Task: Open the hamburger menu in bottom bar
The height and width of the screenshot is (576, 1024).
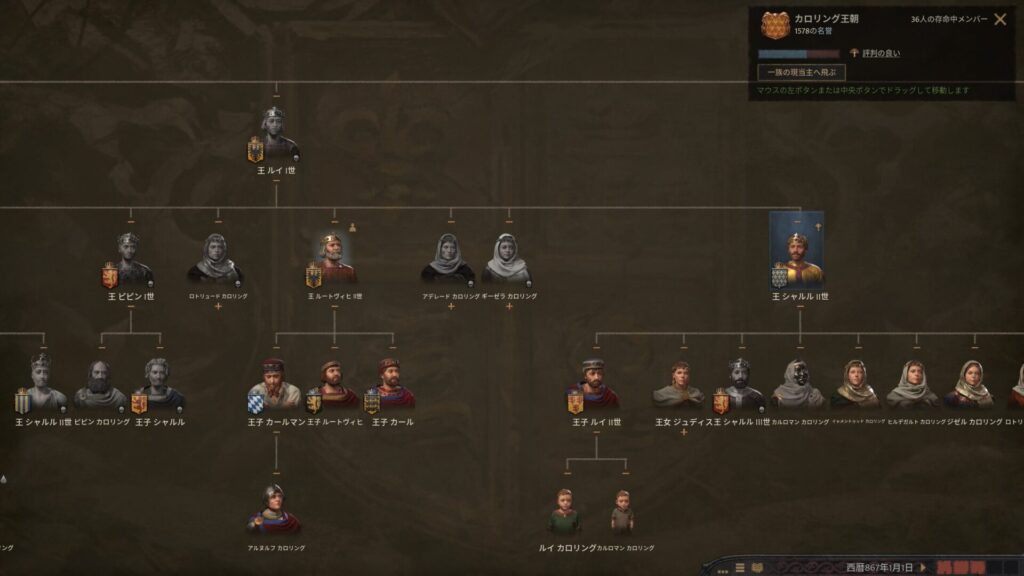Action: [740, 568]
